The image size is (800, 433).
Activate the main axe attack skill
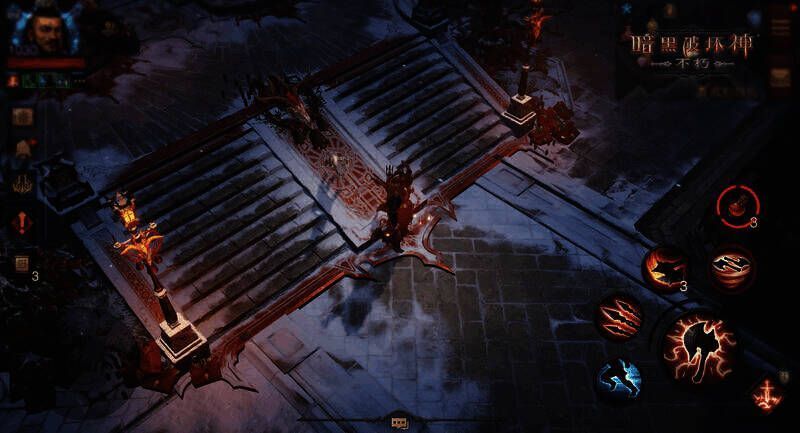tap(699, 348)
